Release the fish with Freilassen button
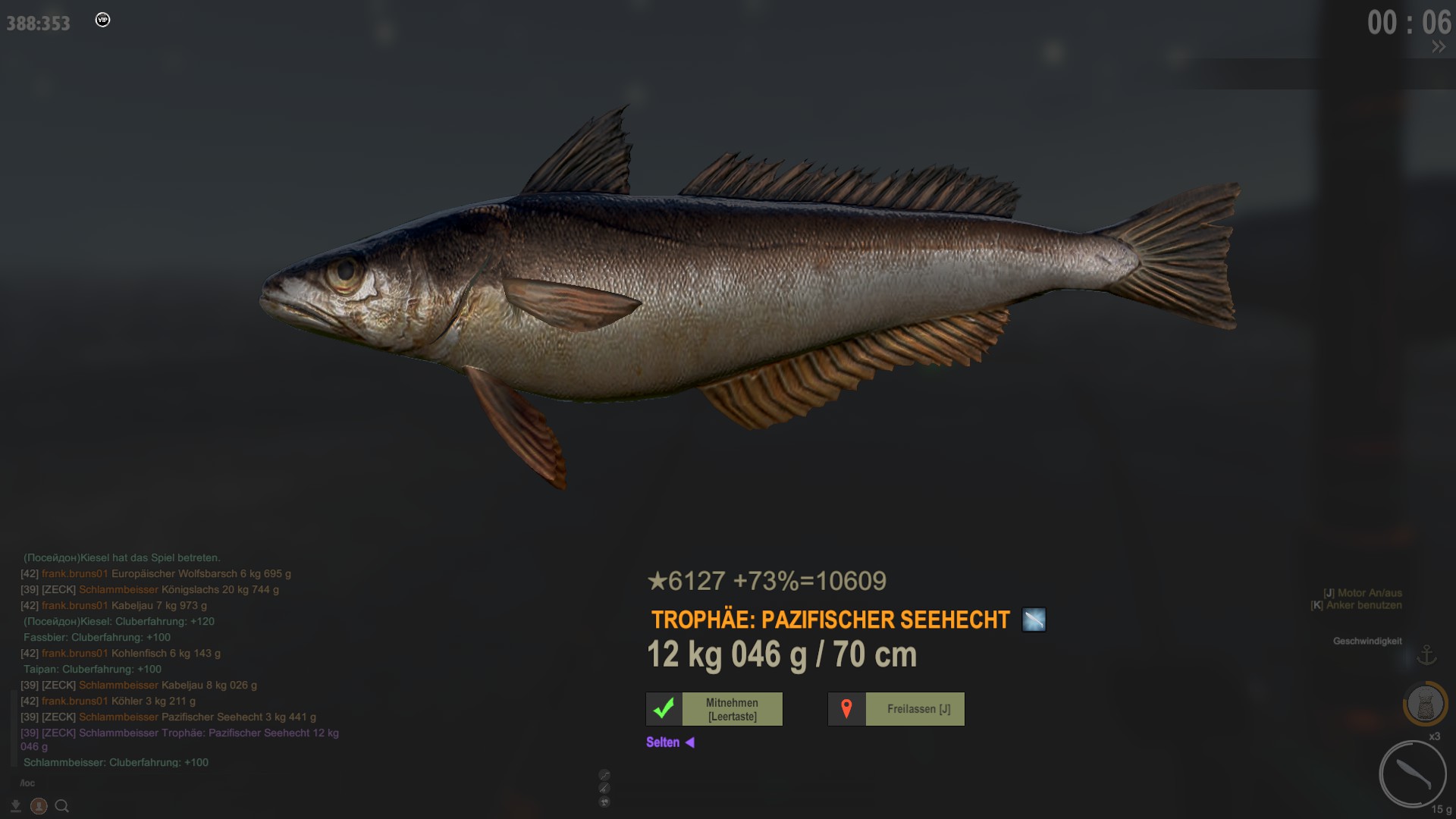This screenshot has height=819, width=1456. [x=896, y=709]
